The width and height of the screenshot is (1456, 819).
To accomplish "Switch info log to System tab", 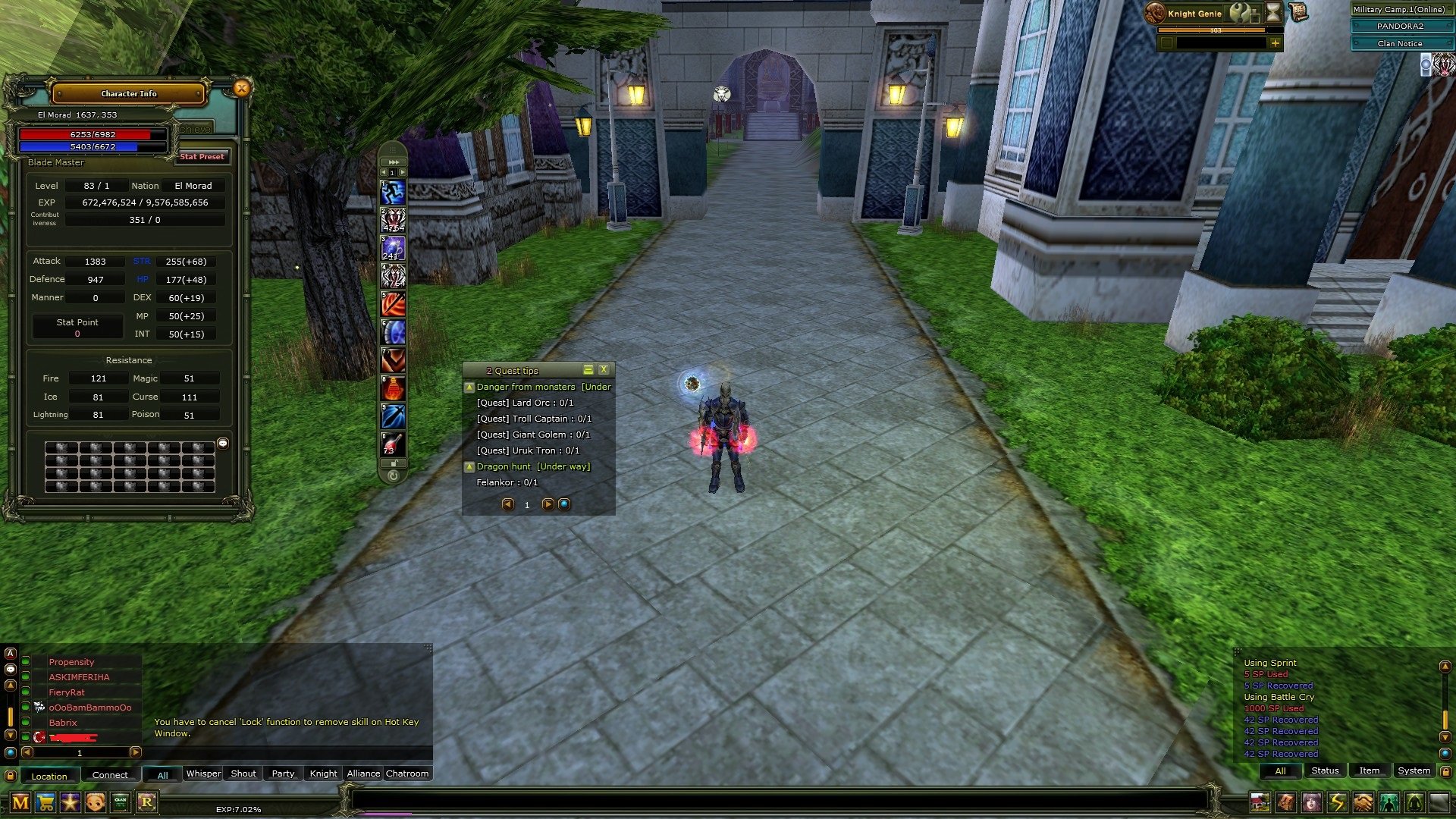I will click(x=1414, y=770).
